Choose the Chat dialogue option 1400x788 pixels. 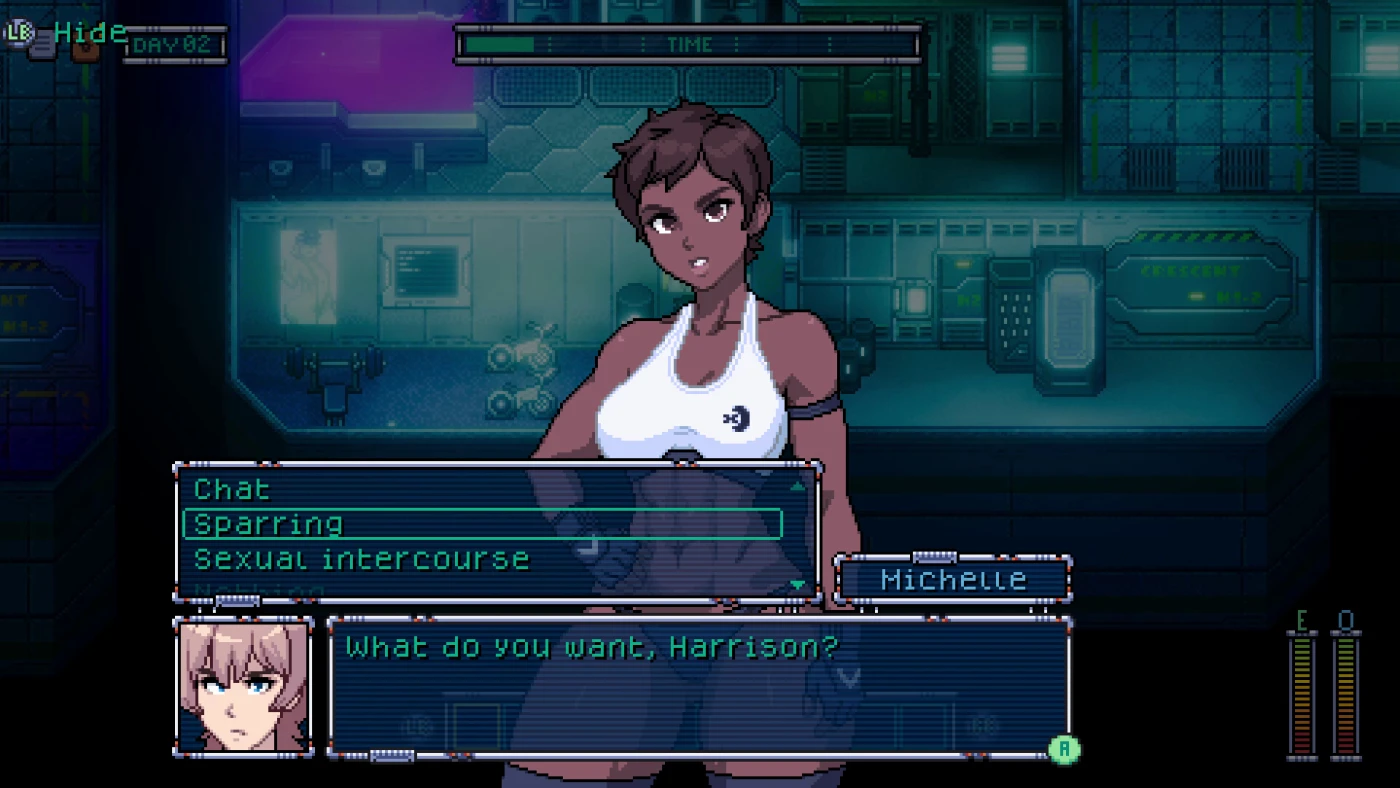232,489
